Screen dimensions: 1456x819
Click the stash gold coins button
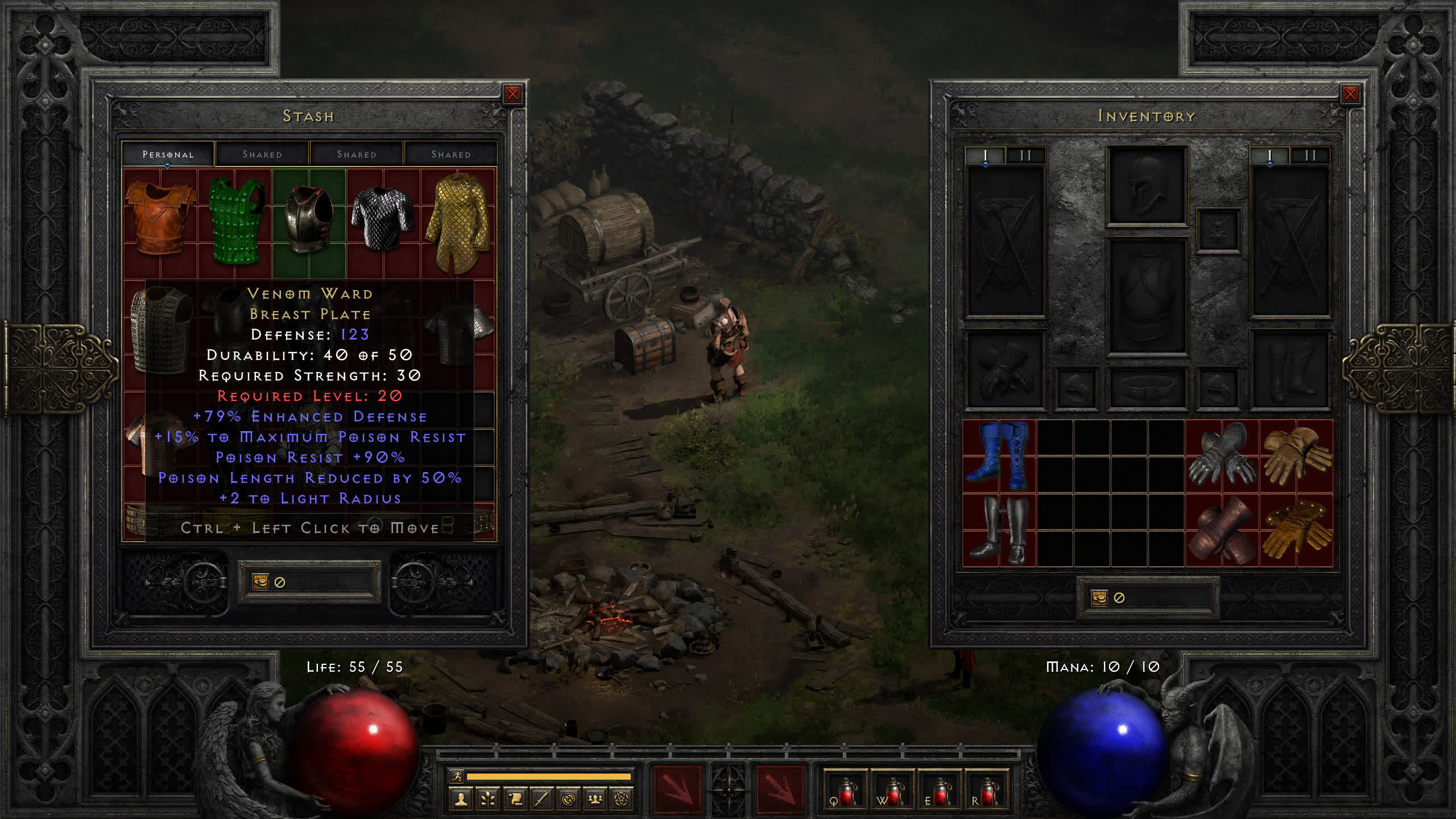[x=260, y=582]
